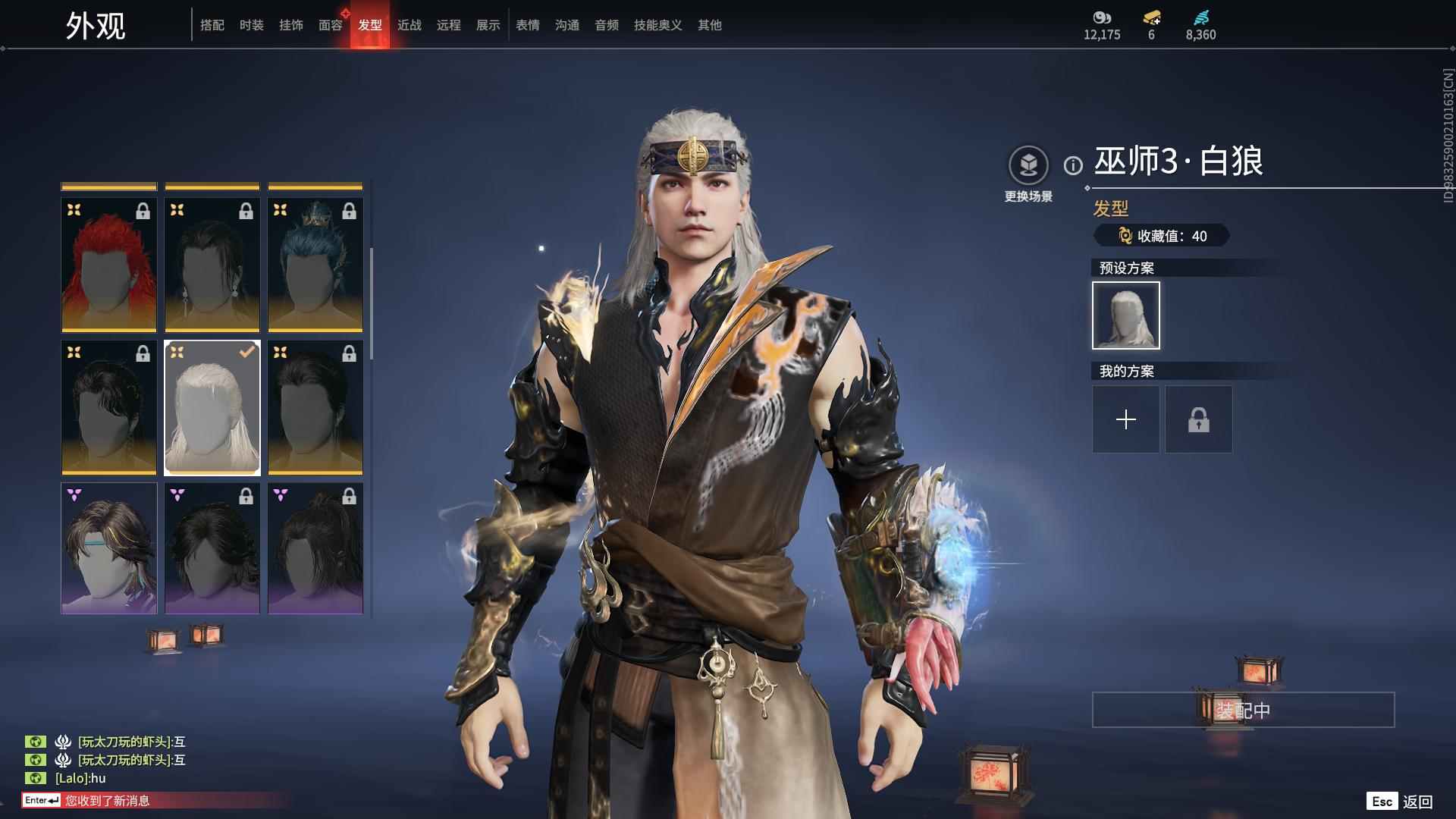Choose the red spiky hairstyle
Image resolution: width=1456 pixels, height=819 pixels.
coord(109,265)
